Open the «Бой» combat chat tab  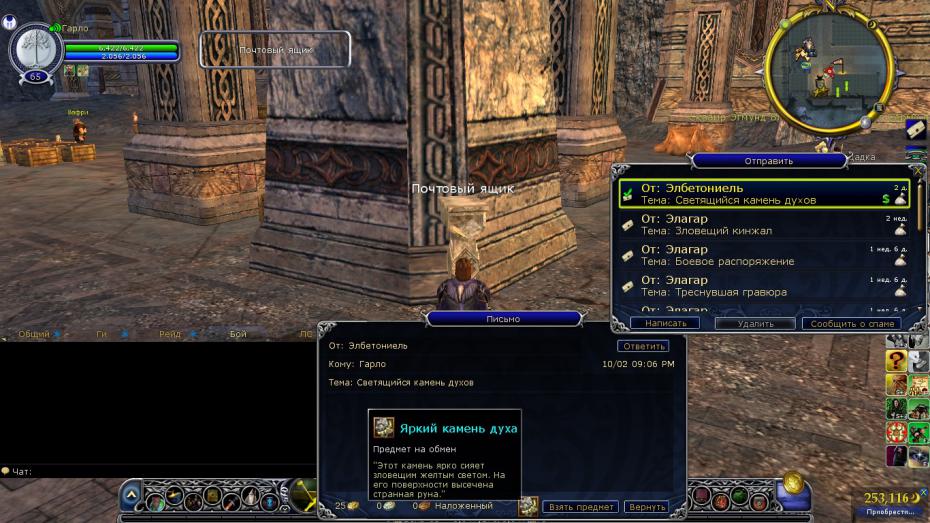(x=238, y=334)
